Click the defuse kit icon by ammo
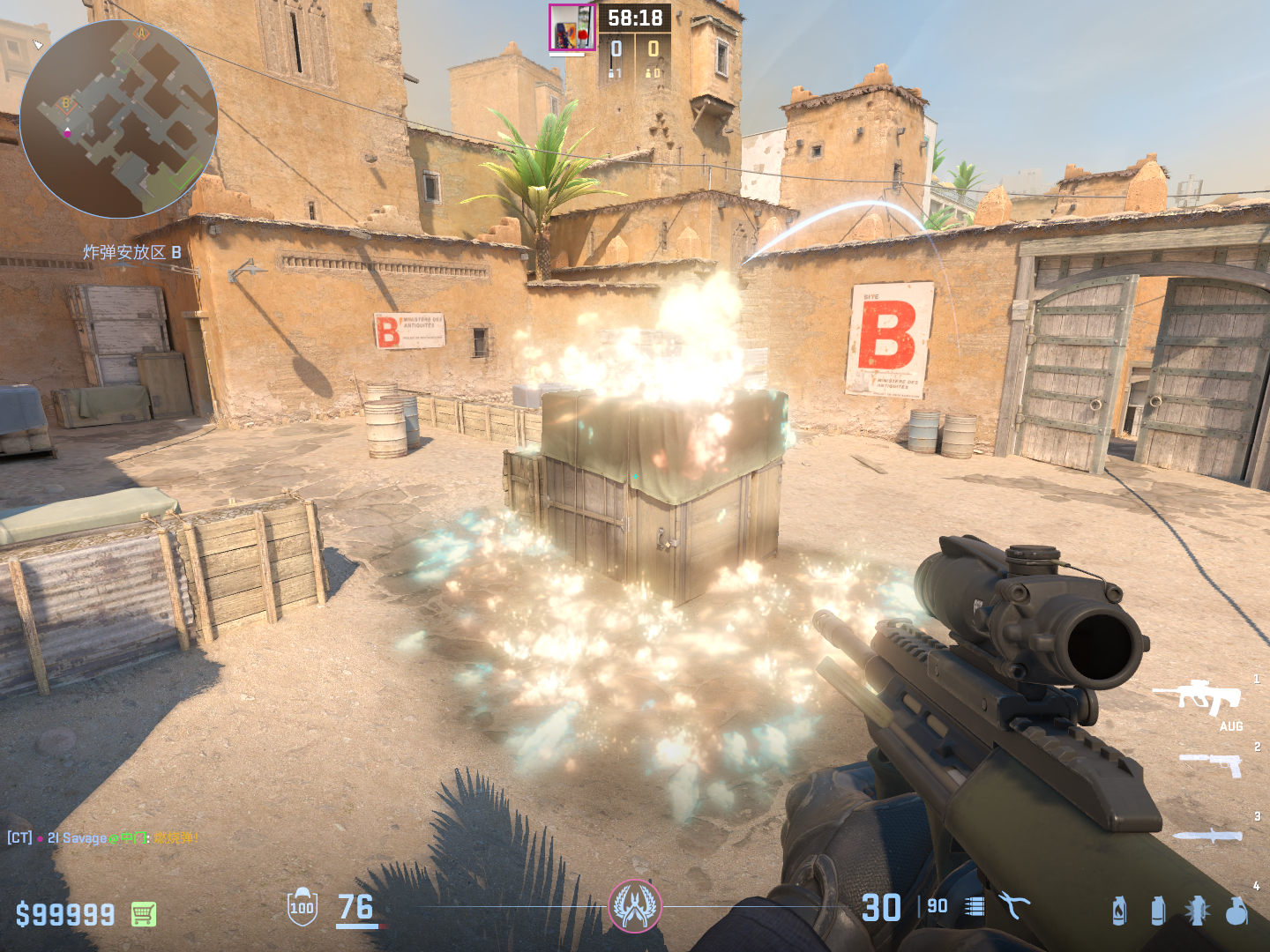The height and width of the screenshot is (952, 1270). click(1013, 905)
